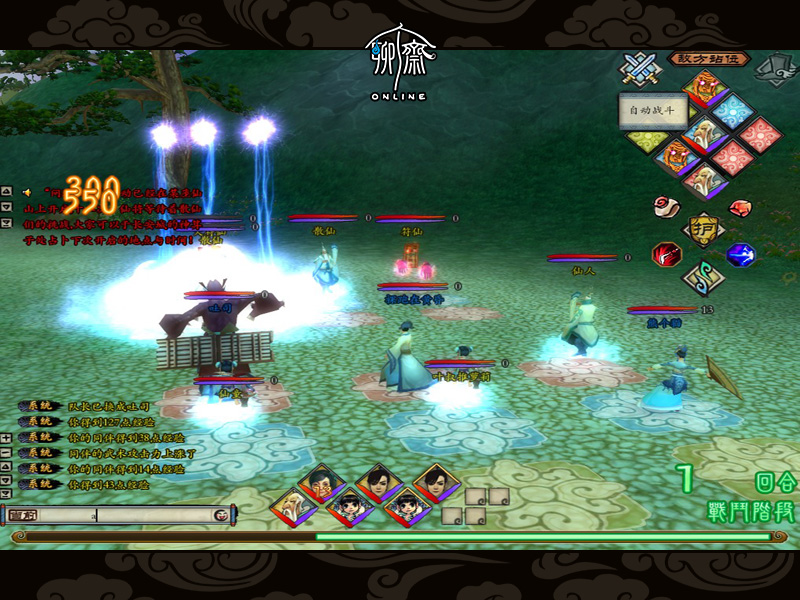The width and height of the screenshot is (800, 600).
Task: Open the crossed swords attack icon
Action: click(637, 68)
